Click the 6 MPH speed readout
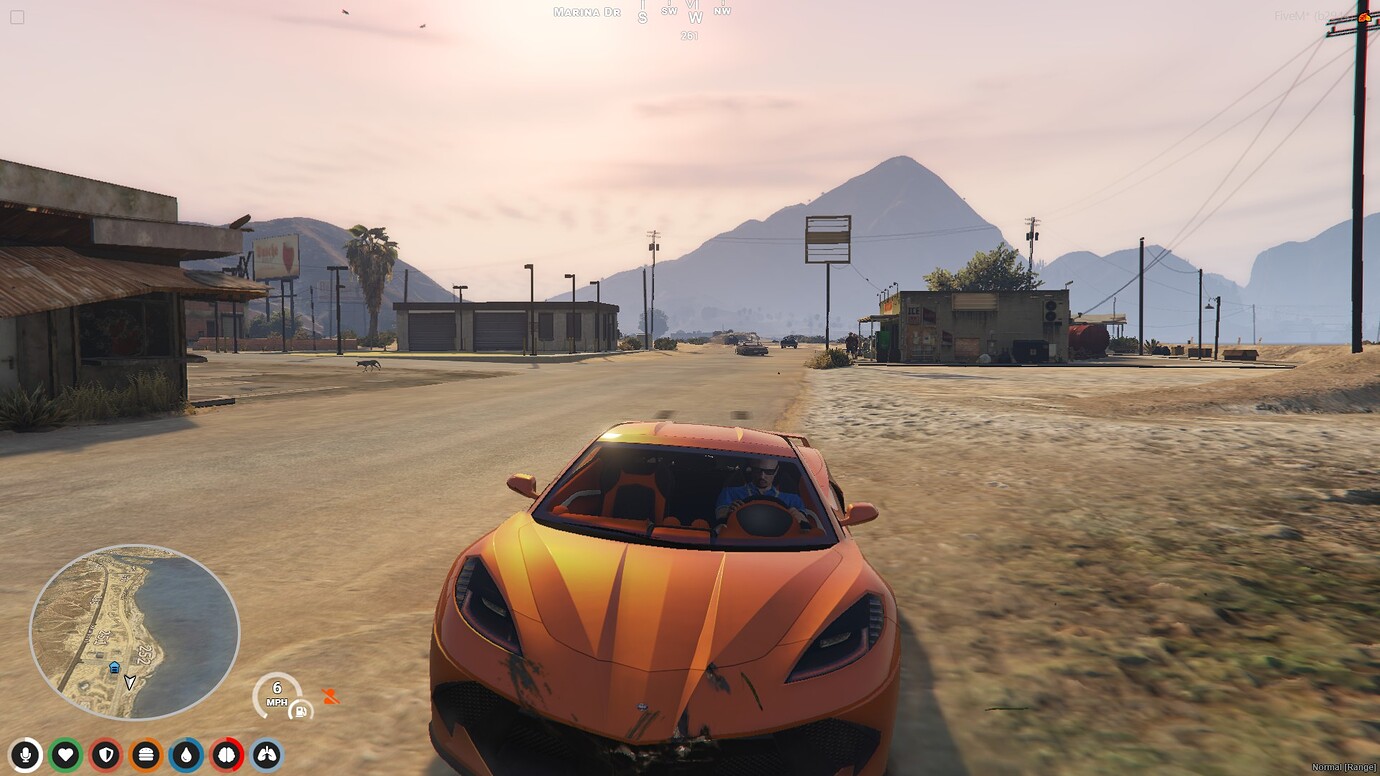The image size is (1380, 776). click(276, 692)
